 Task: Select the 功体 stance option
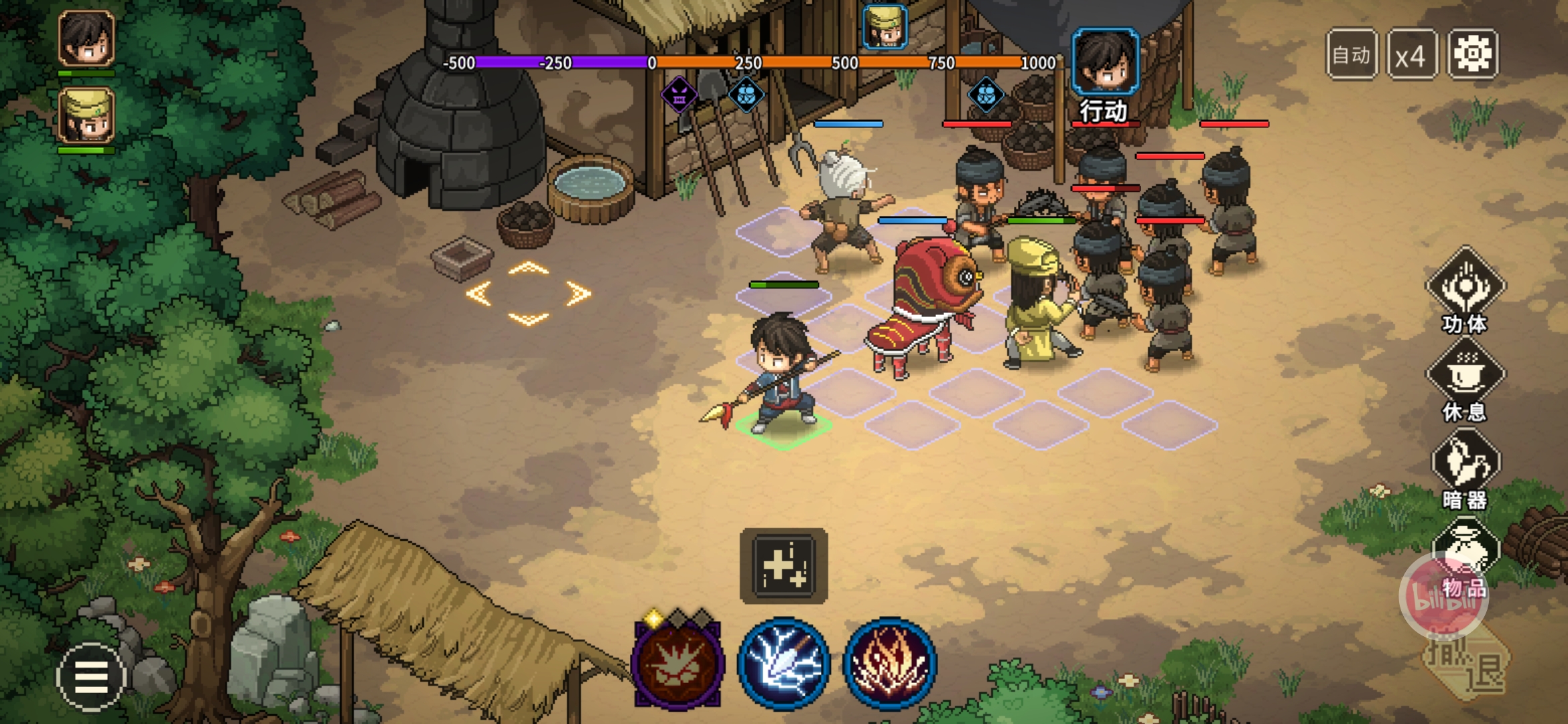tap(1465, 290)
